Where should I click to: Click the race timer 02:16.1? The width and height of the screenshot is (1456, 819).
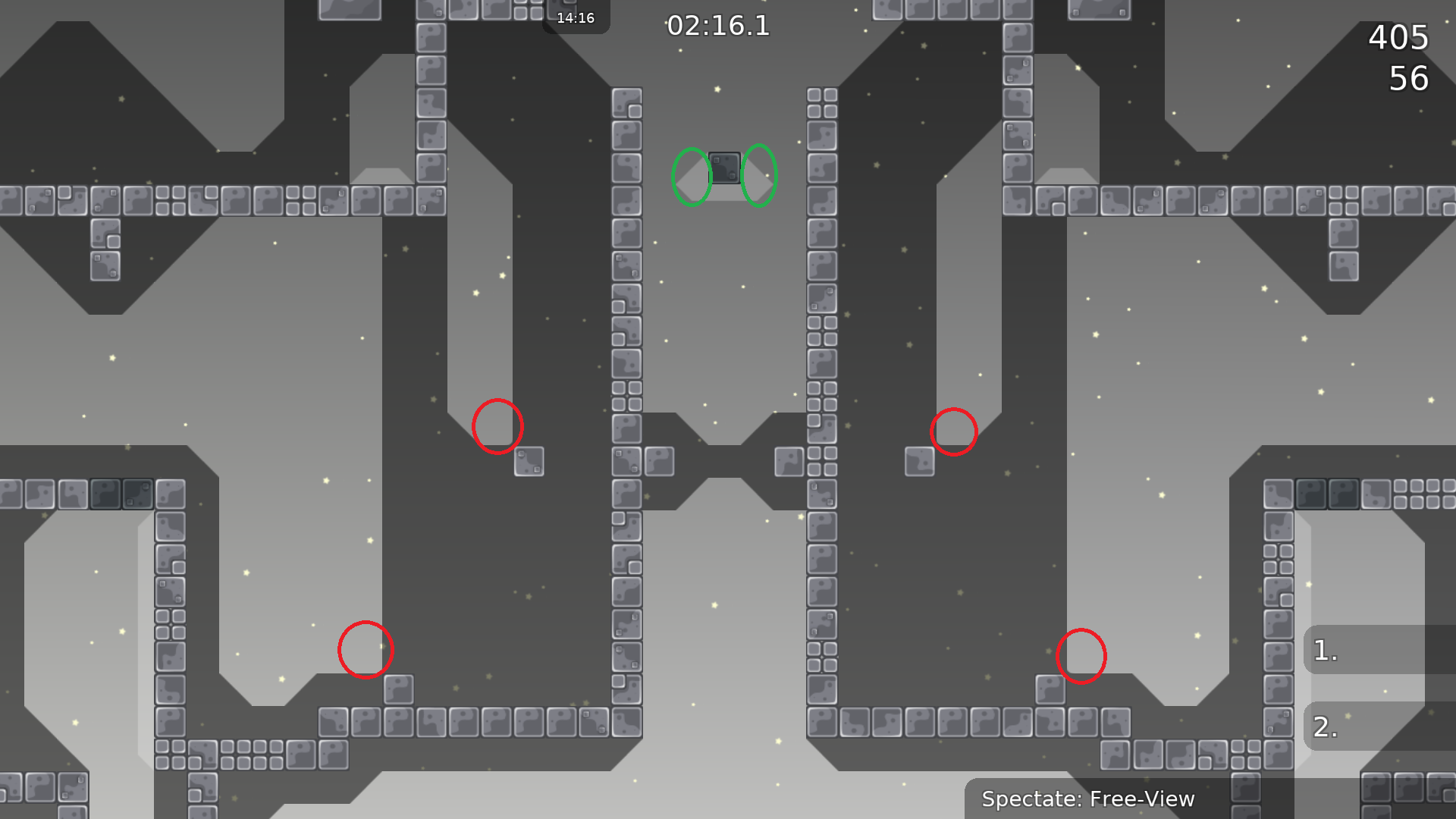718,25
